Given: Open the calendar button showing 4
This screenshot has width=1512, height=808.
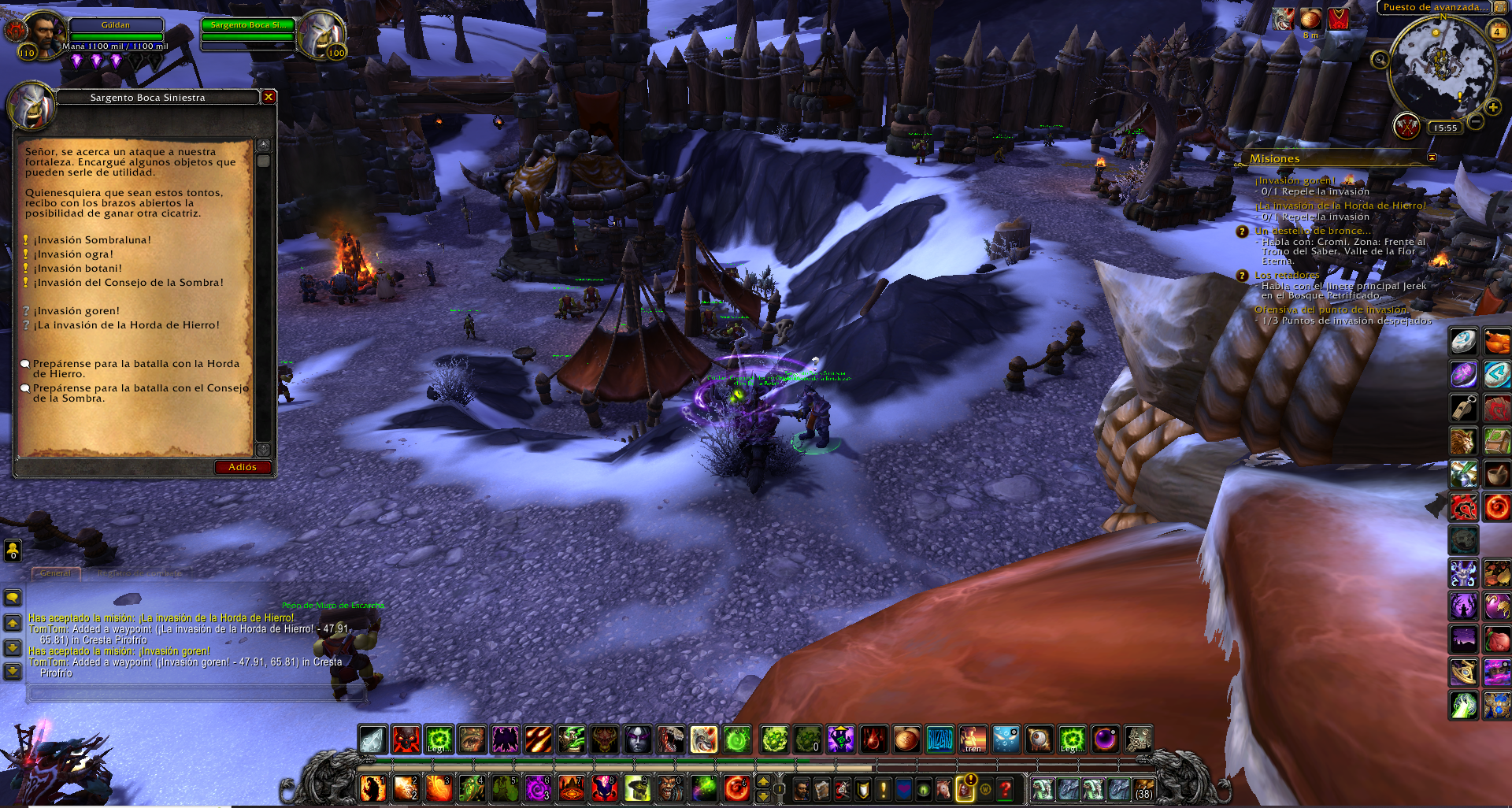Looking at the screenshot, I should (1497, 32).
